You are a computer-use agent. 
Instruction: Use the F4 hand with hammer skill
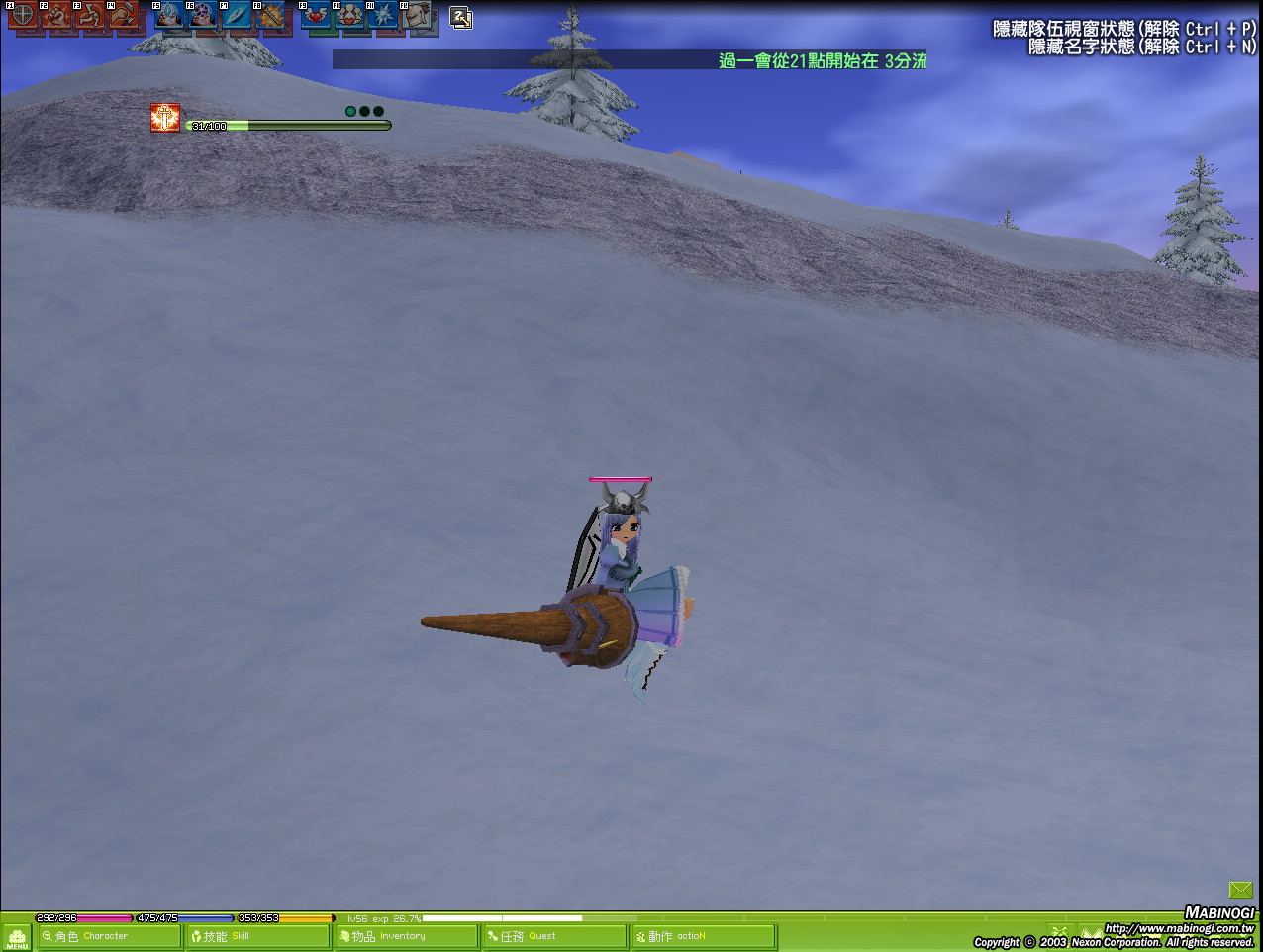click(124, 16)
